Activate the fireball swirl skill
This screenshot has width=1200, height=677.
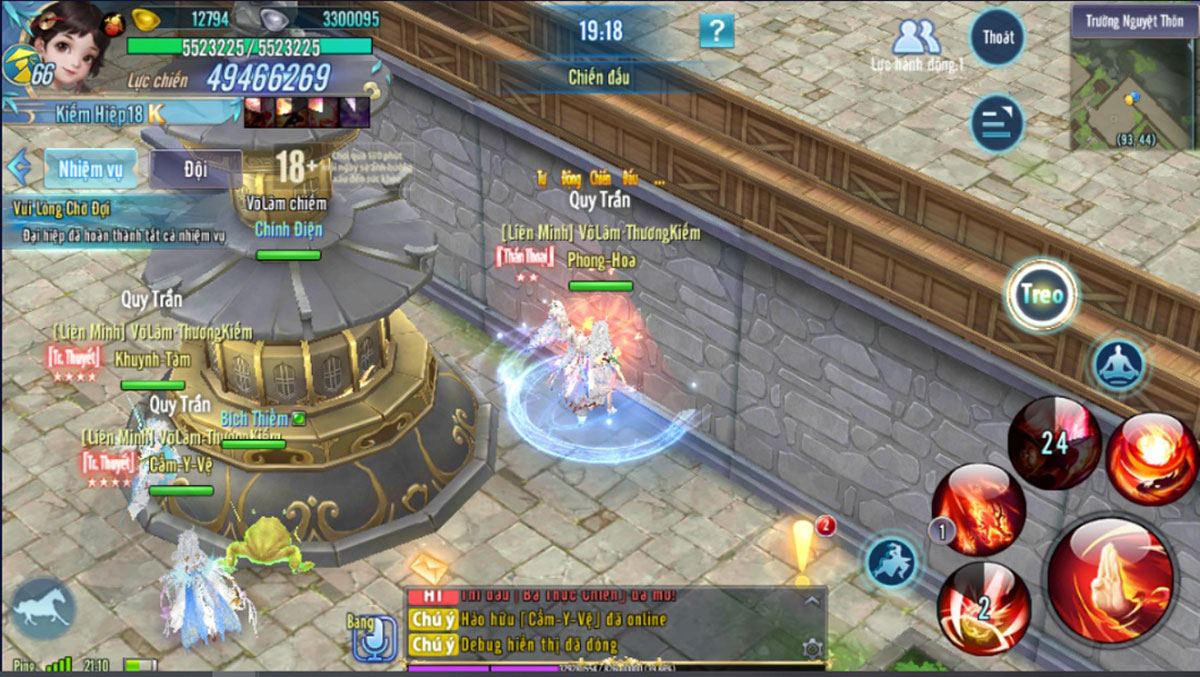(1151, 458)
